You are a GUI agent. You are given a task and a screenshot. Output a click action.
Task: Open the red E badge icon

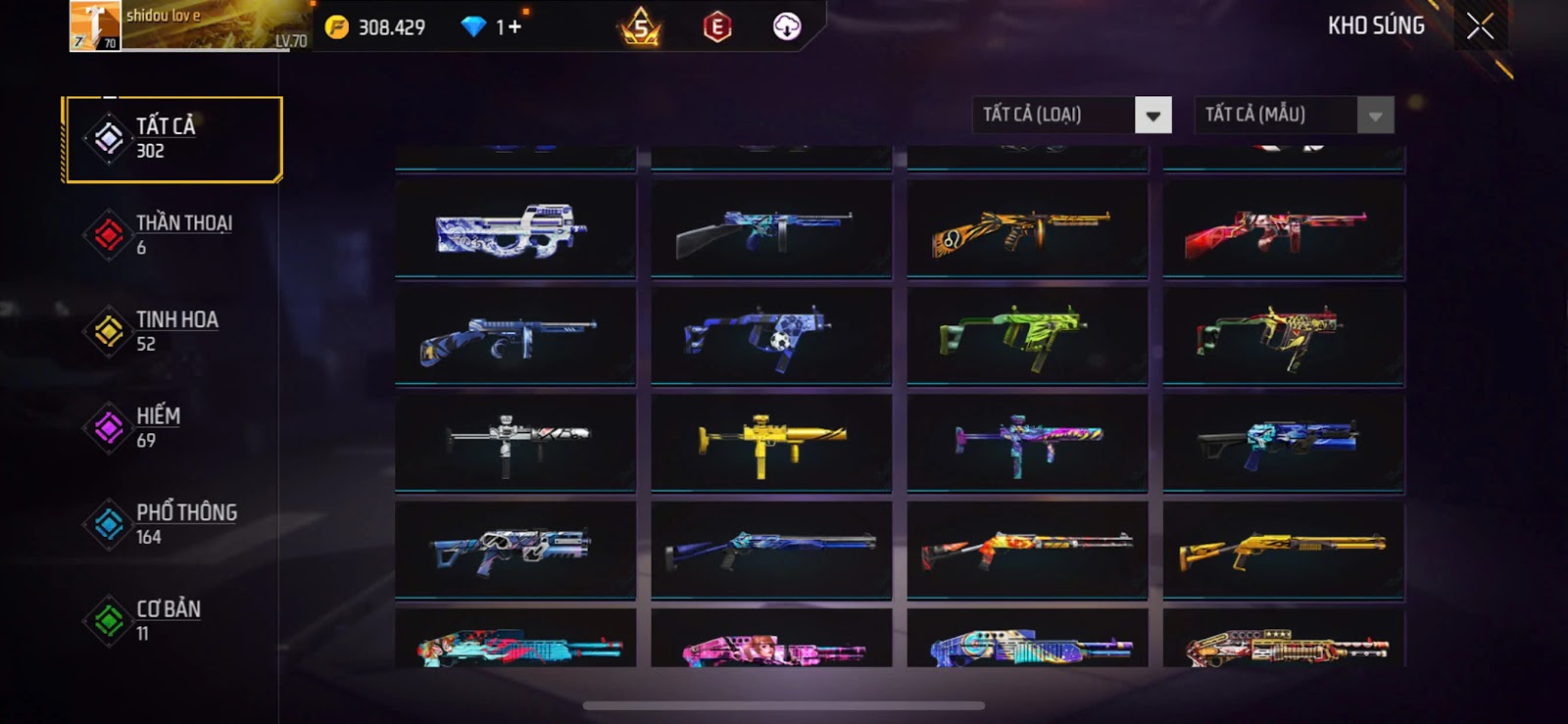(x=717, y=27)
